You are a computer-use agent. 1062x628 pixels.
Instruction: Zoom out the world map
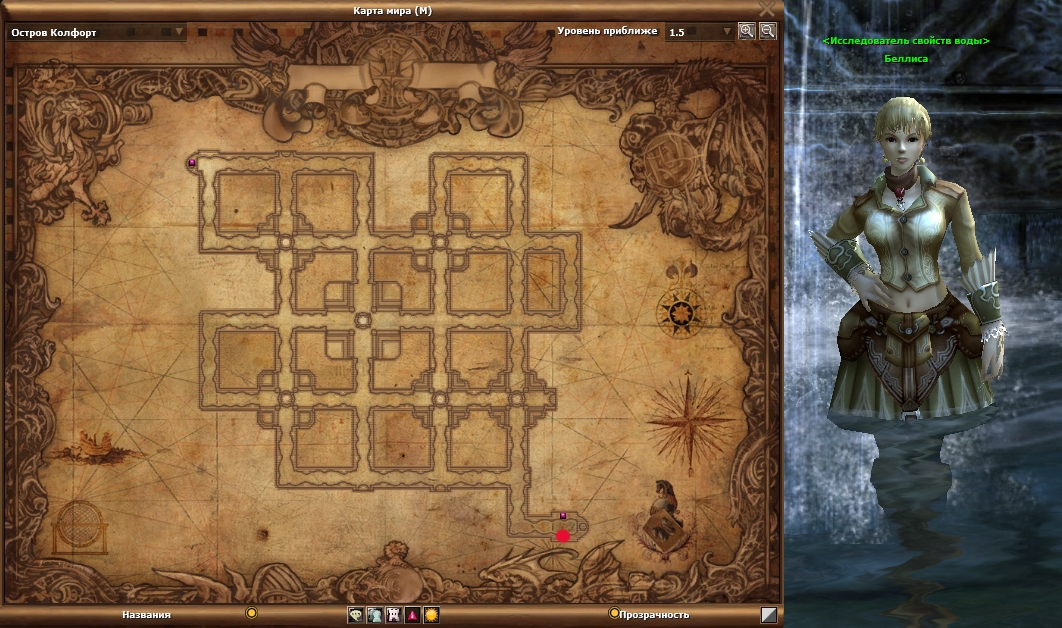click(x=767, y=31)
